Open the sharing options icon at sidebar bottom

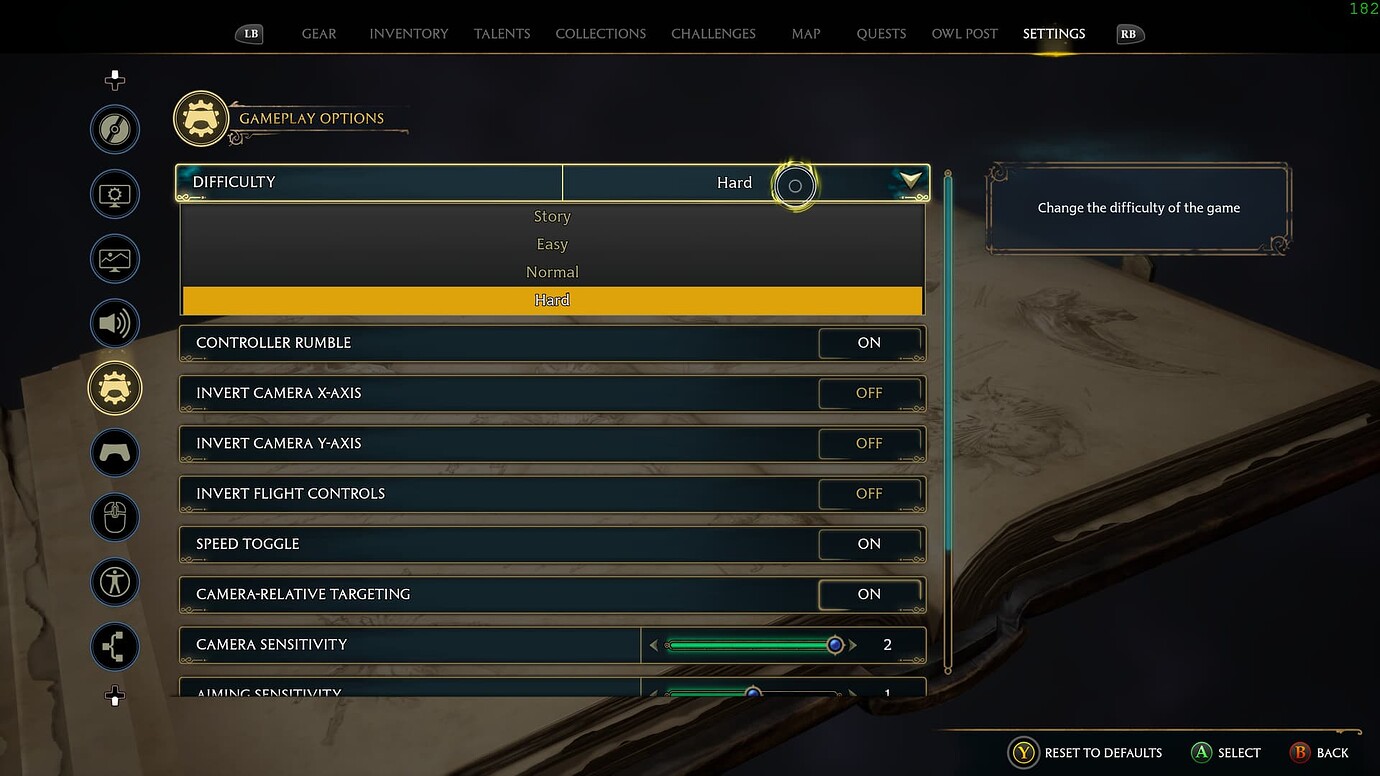[114, 647]
